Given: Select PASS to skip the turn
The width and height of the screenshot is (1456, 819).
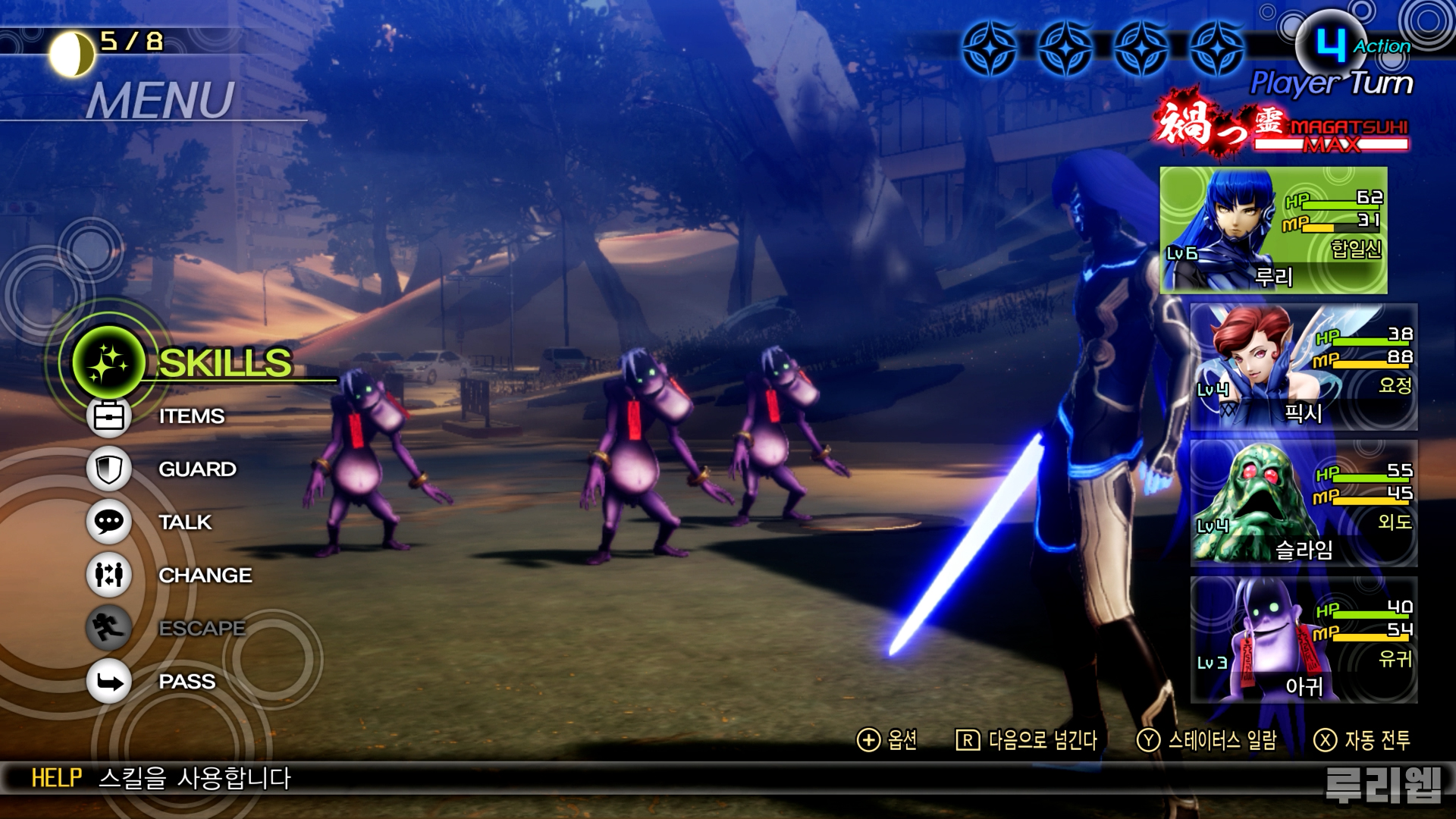Looking at the screenshot, I should click(x=186, y=682).
